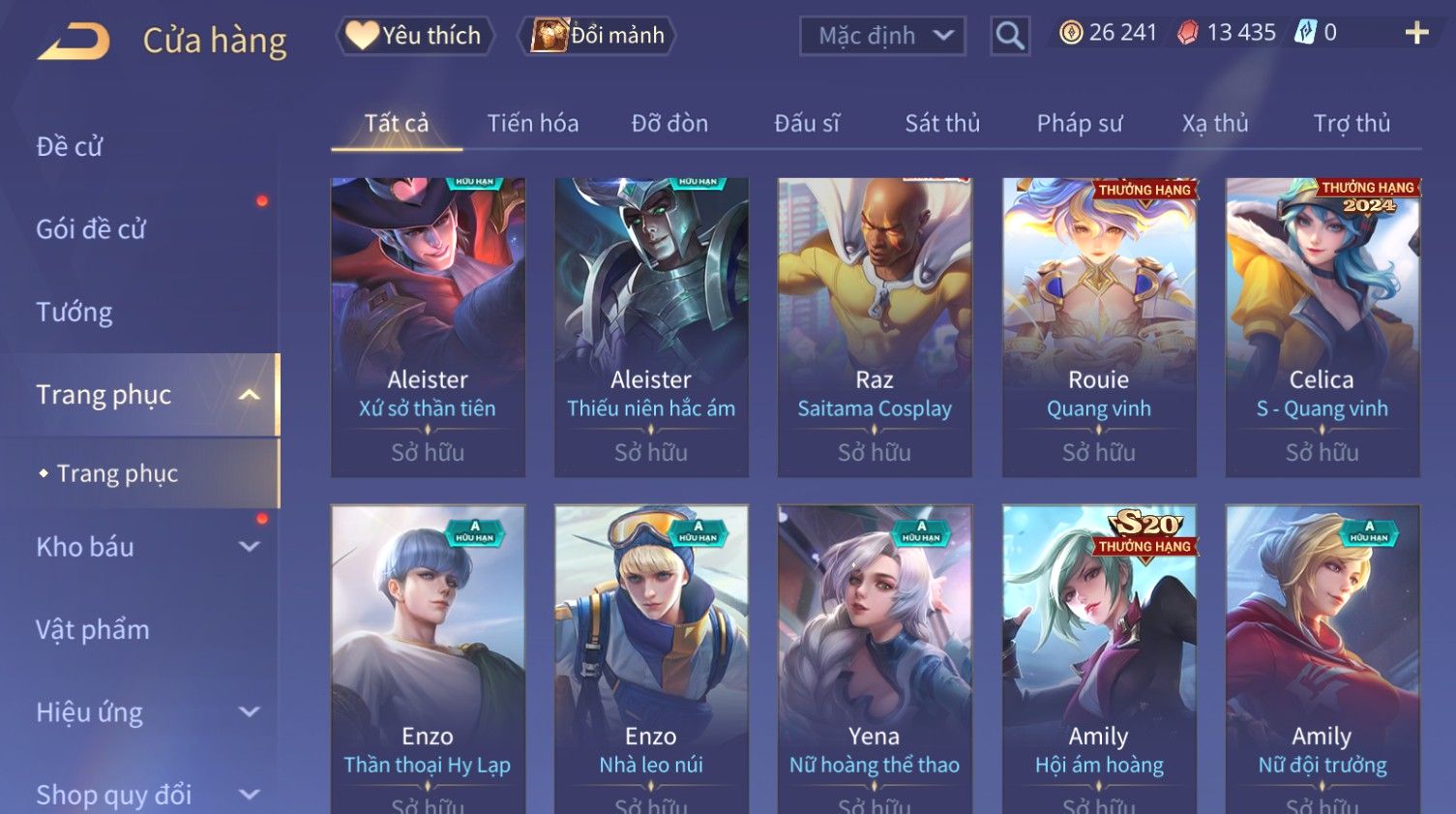Select the Đề cử menu entry
This screenshot has height=814, width=1456.
(70, 147)
